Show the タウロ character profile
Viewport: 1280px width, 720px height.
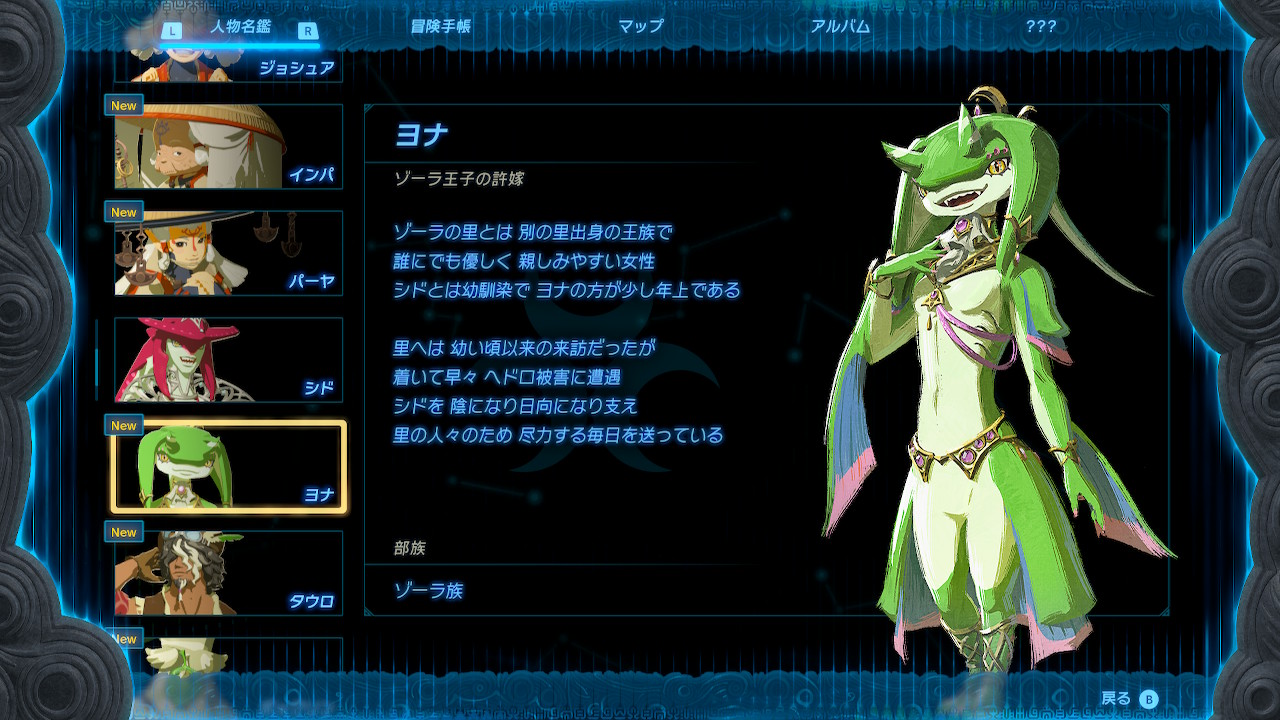pos(229,573)
